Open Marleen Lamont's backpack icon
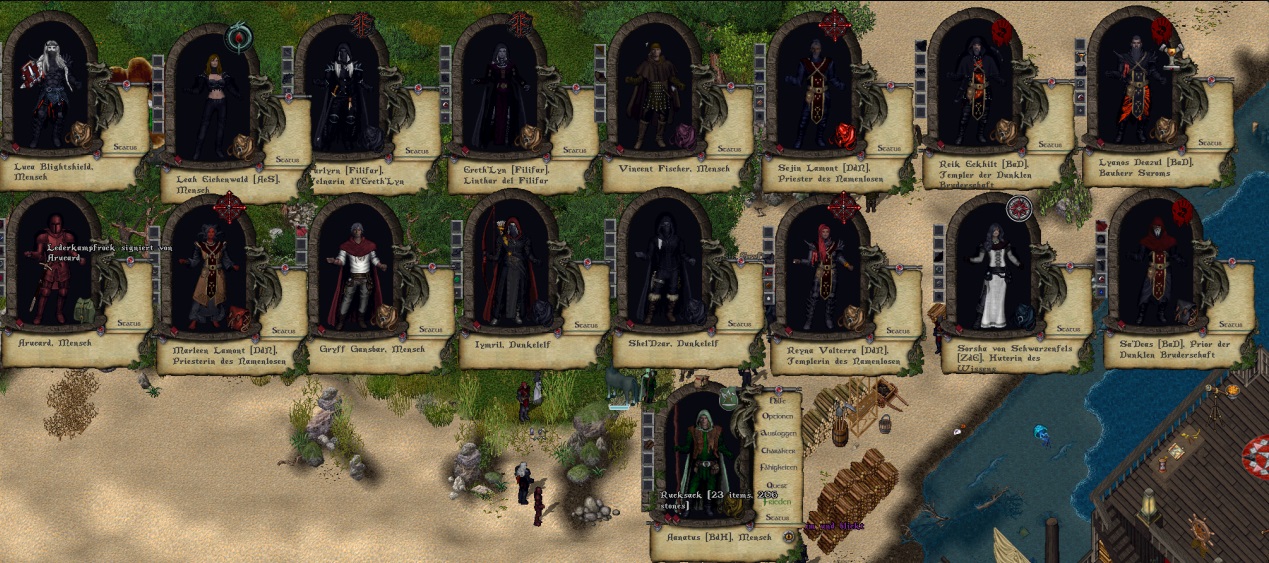Screen dimensions: 1269x563 point(239,318)
